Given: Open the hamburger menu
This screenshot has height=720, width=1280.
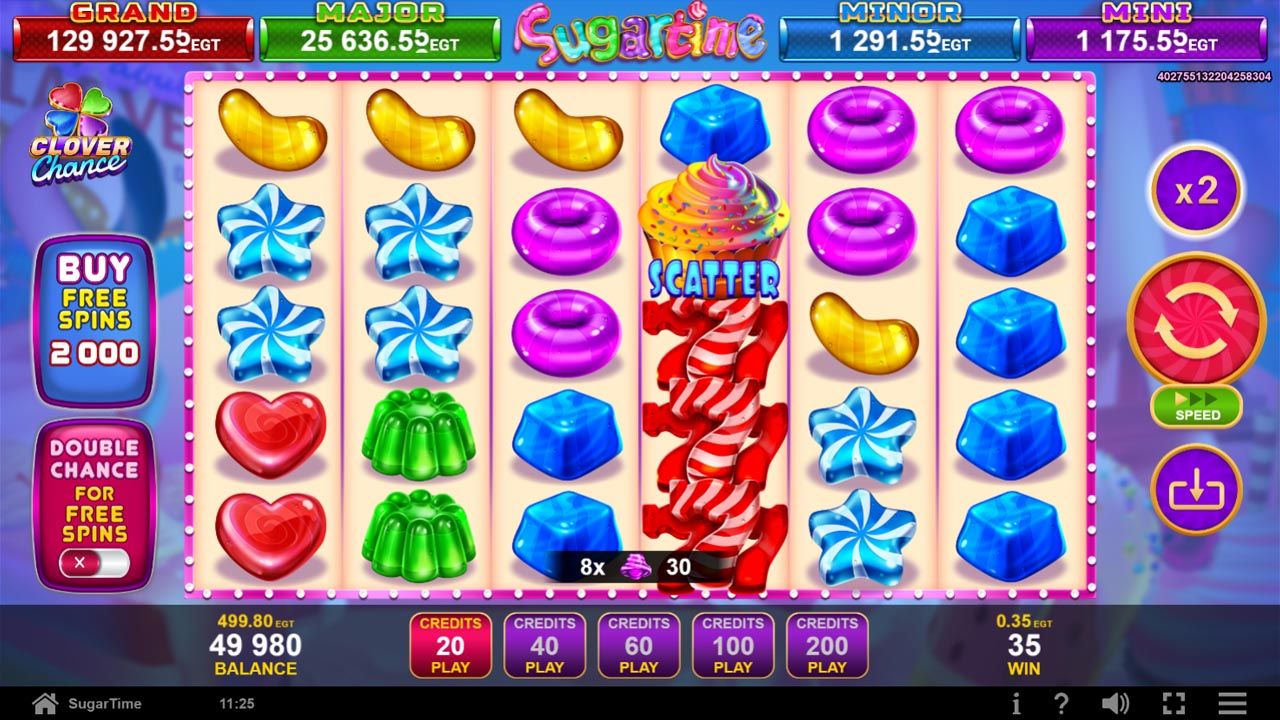Looking at the screenshot, I should 1232,703.
